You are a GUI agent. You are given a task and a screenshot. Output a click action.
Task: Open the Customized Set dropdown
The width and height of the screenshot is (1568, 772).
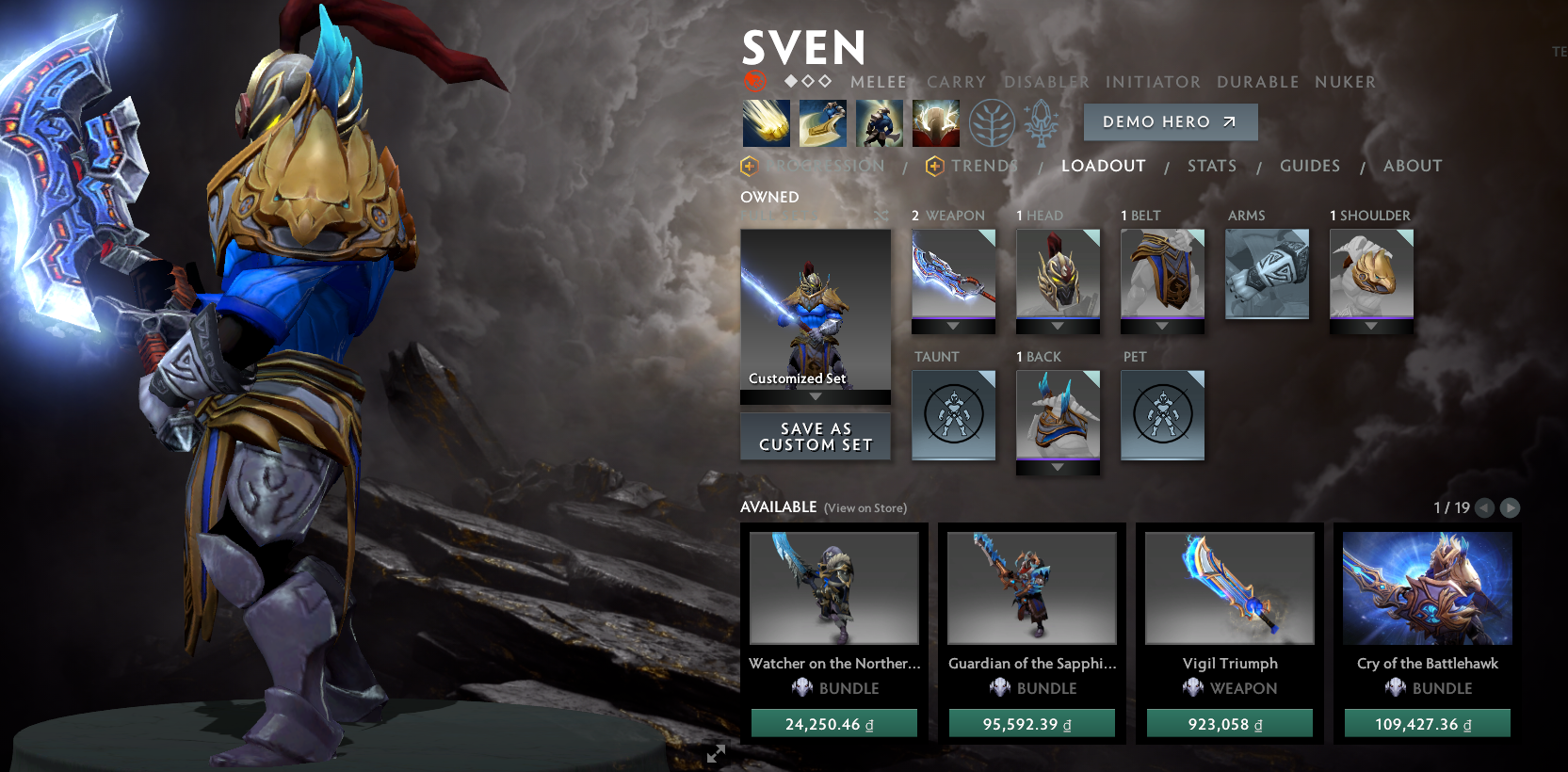pyautogui.click(x=816, y=397)
